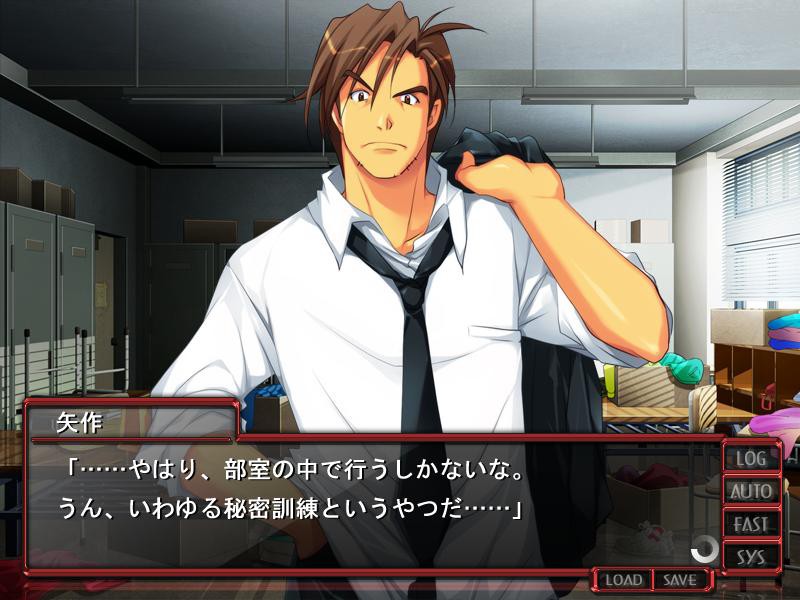Open the SYS system menu

(751, 556)
